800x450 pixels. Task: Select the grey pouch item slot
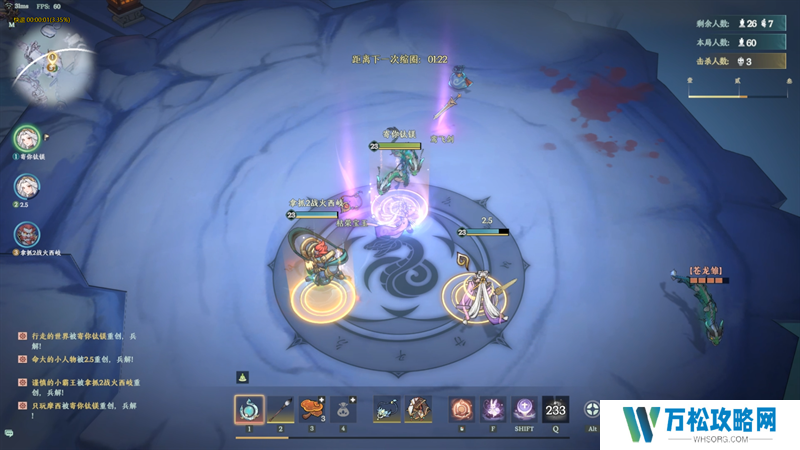(x=344, y=409)
